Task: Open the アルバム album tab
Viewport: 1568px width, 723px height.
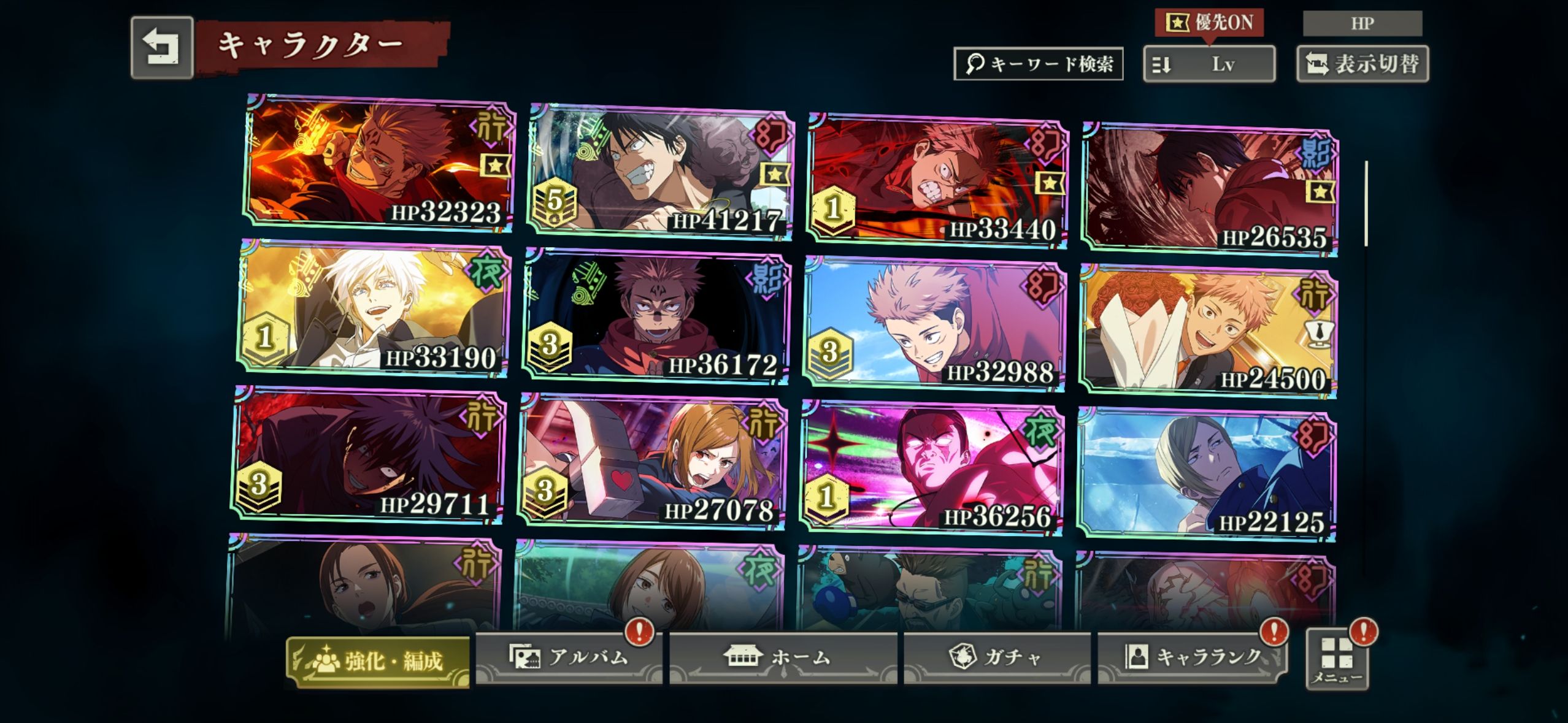Action: click(x=568, y=658)
